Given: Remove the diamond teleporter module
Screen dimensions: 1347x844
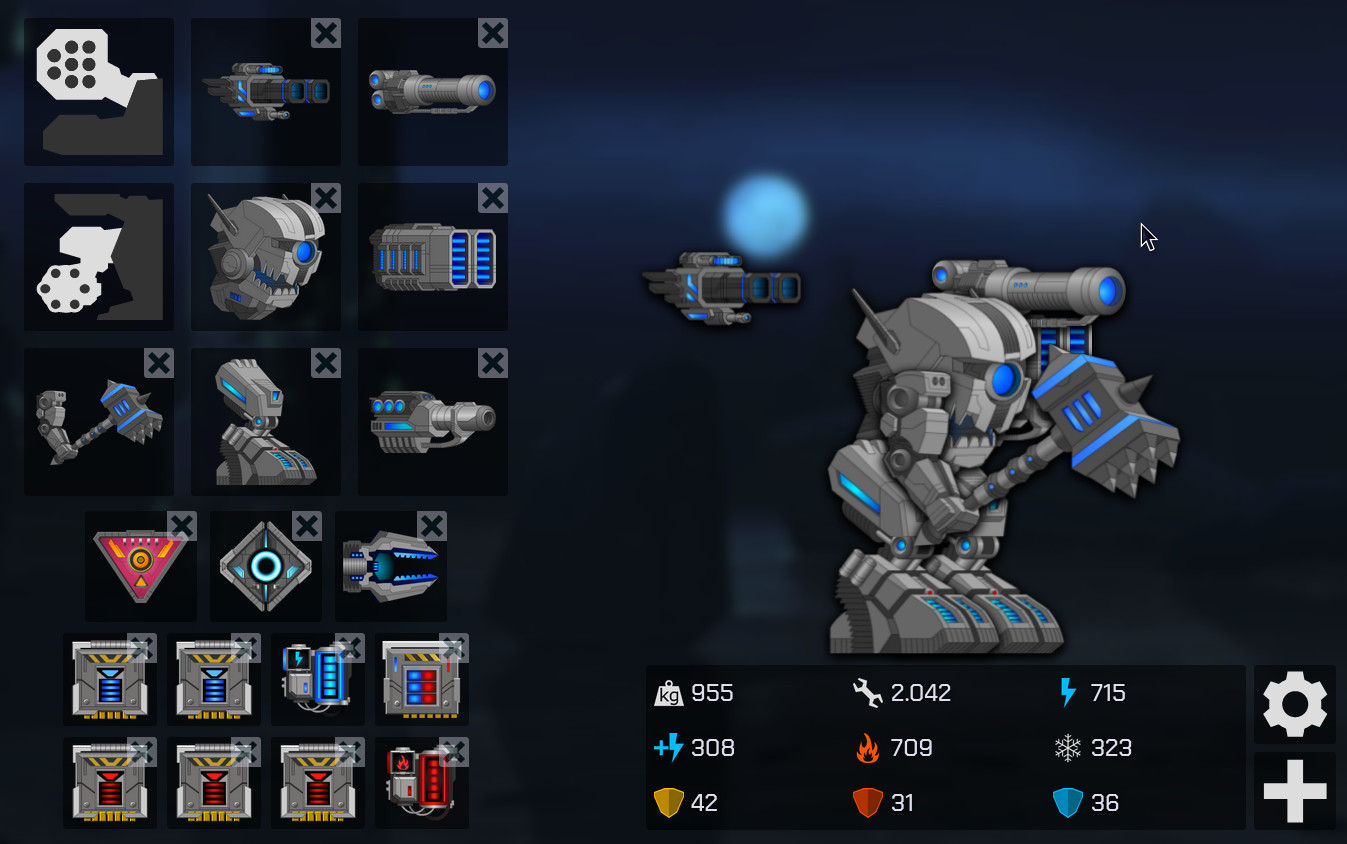Looking at the screenshot, I should (x=307, y=526).
